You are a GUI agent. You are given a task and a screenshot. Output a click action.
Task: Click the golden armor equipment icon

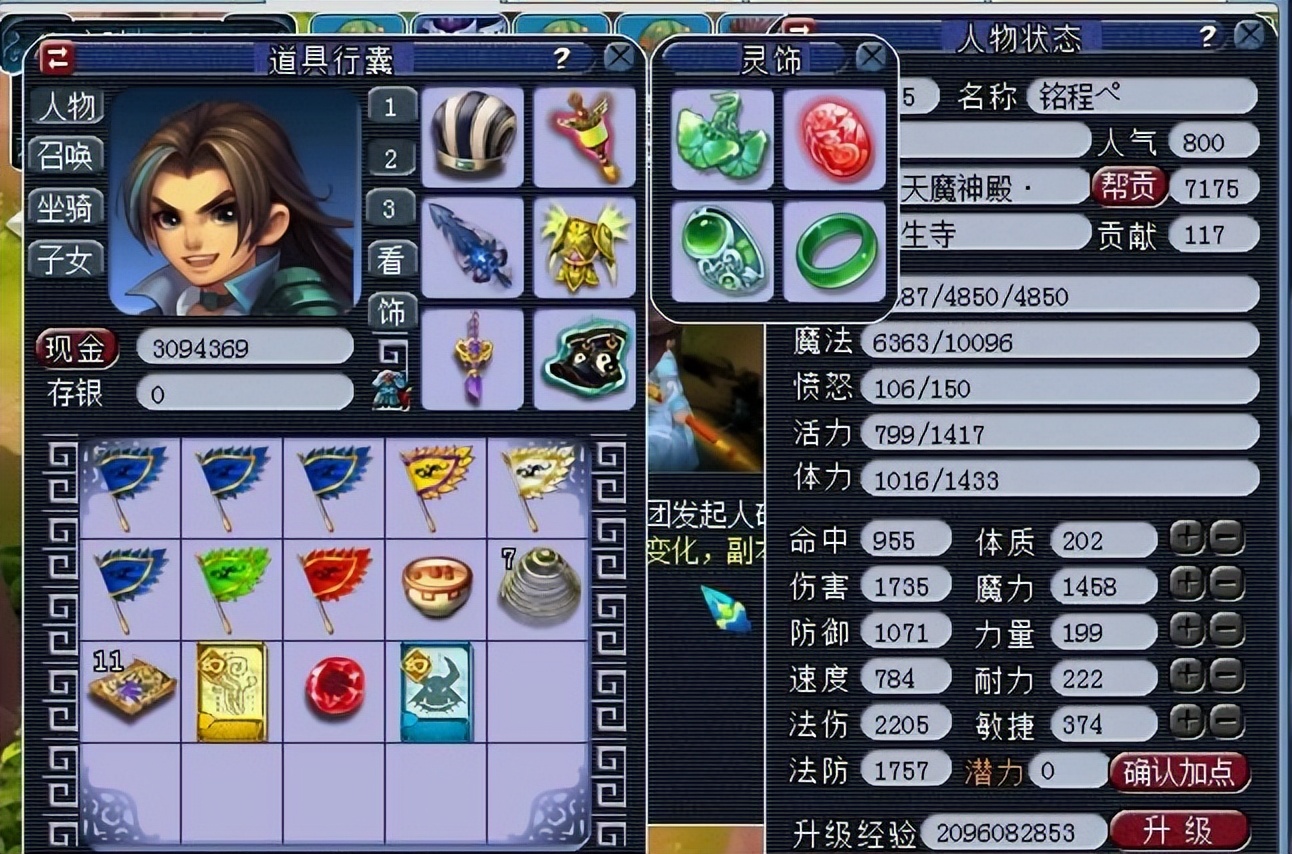click(x=583, y=249)
